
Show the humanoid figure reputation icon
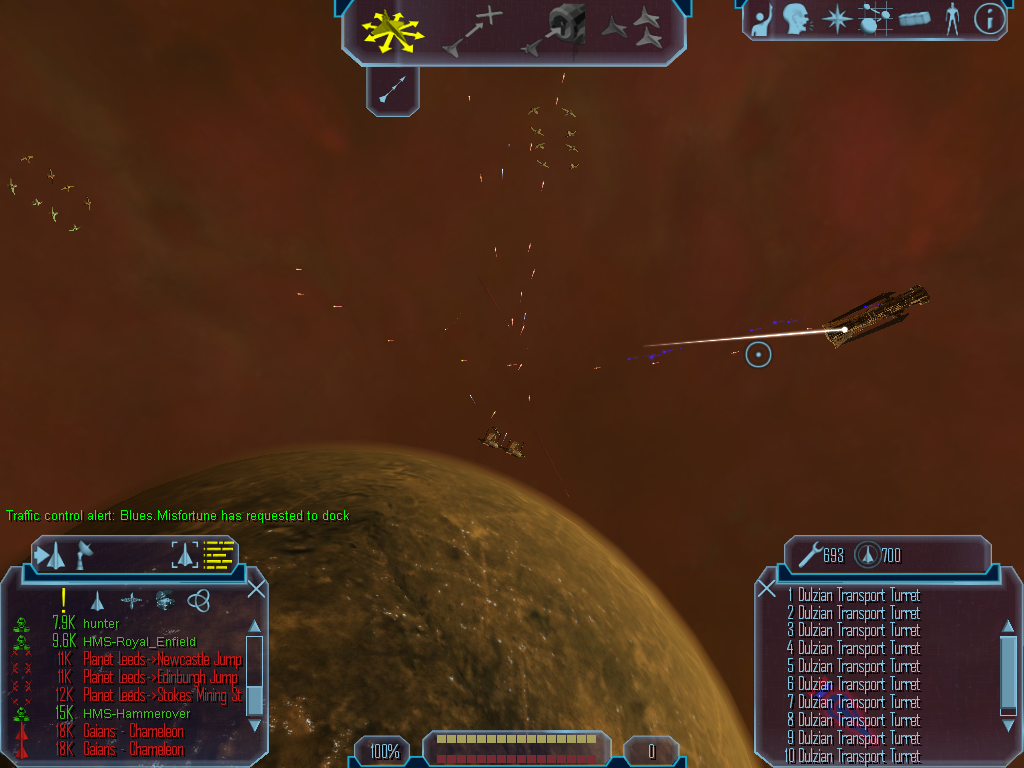951,18
